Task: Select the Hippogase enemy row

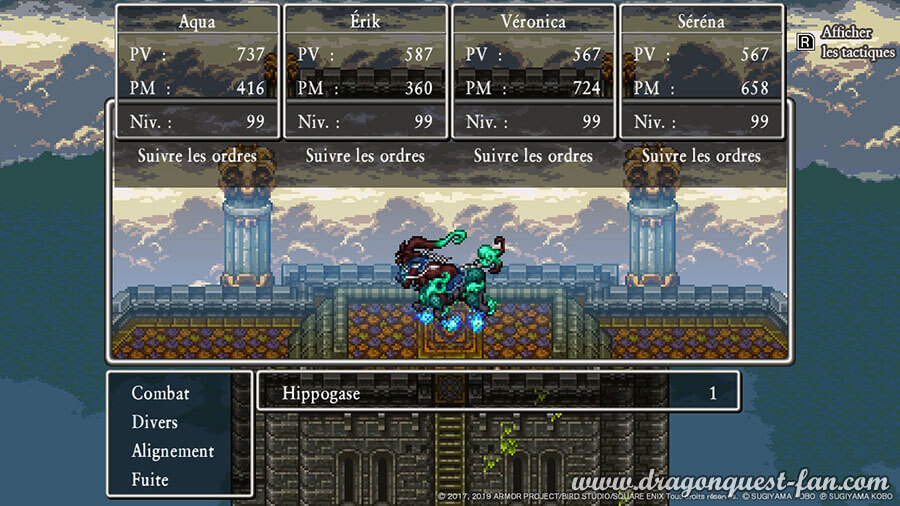Action: click(x=498, y=393)
